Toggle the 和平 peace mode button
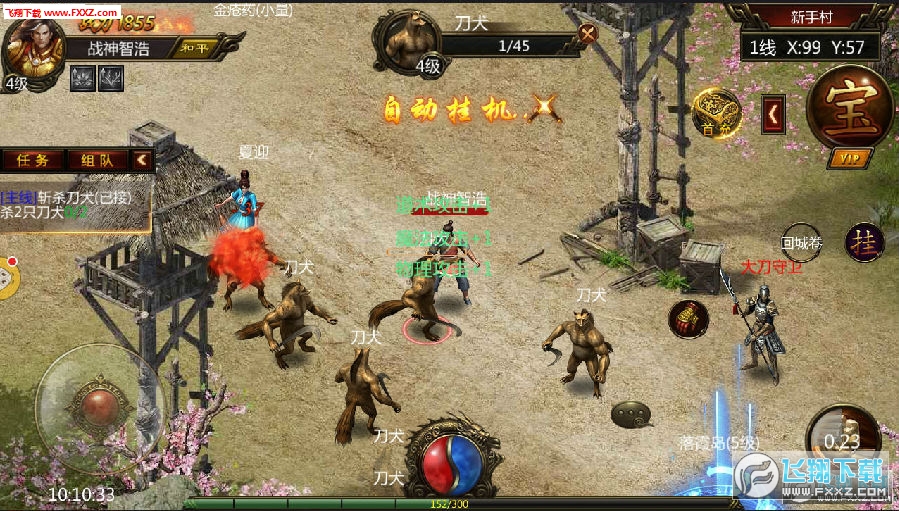 pos(194,47)
